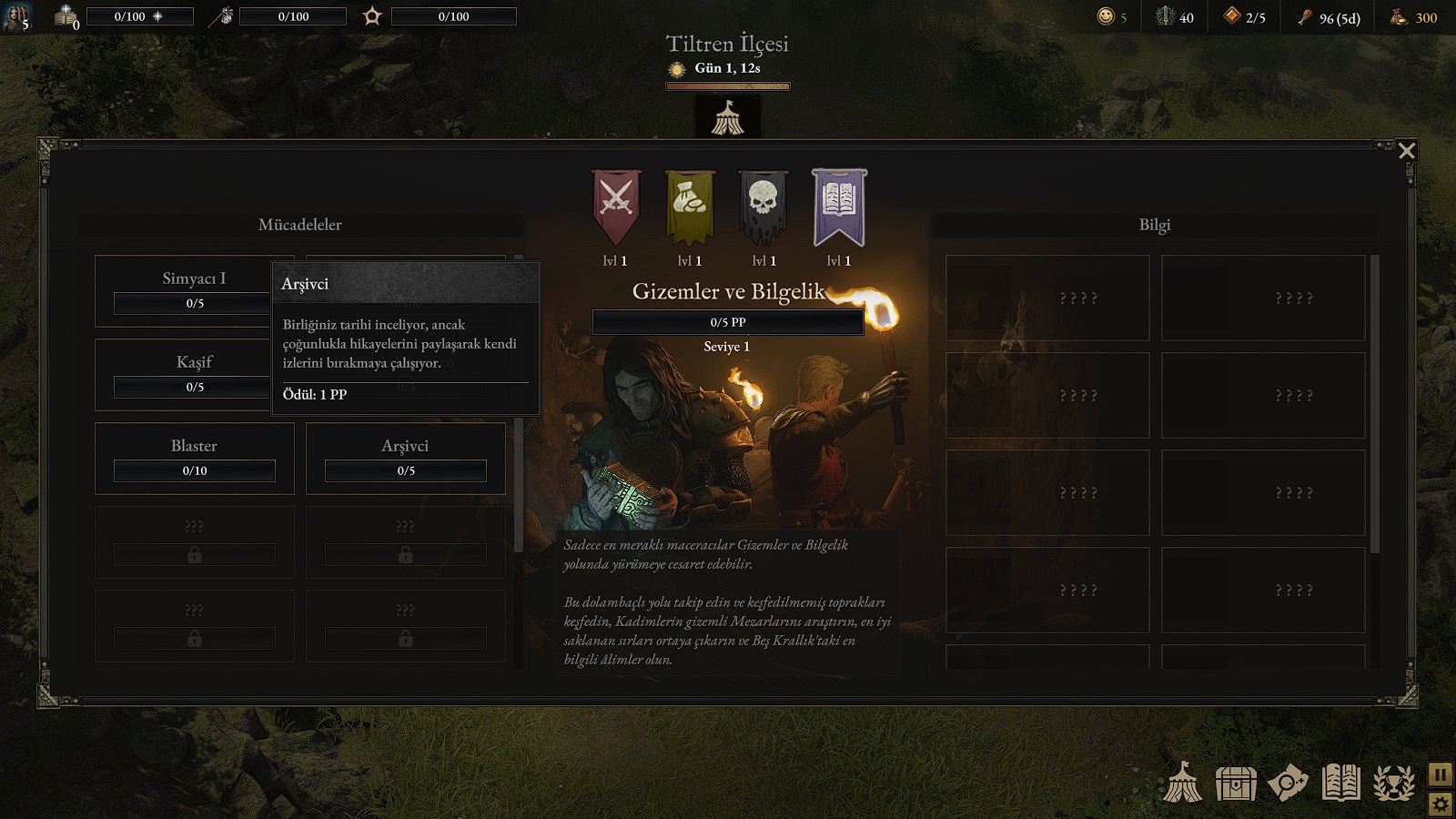Select the character portrait in the corner

(x=16, y=15)
